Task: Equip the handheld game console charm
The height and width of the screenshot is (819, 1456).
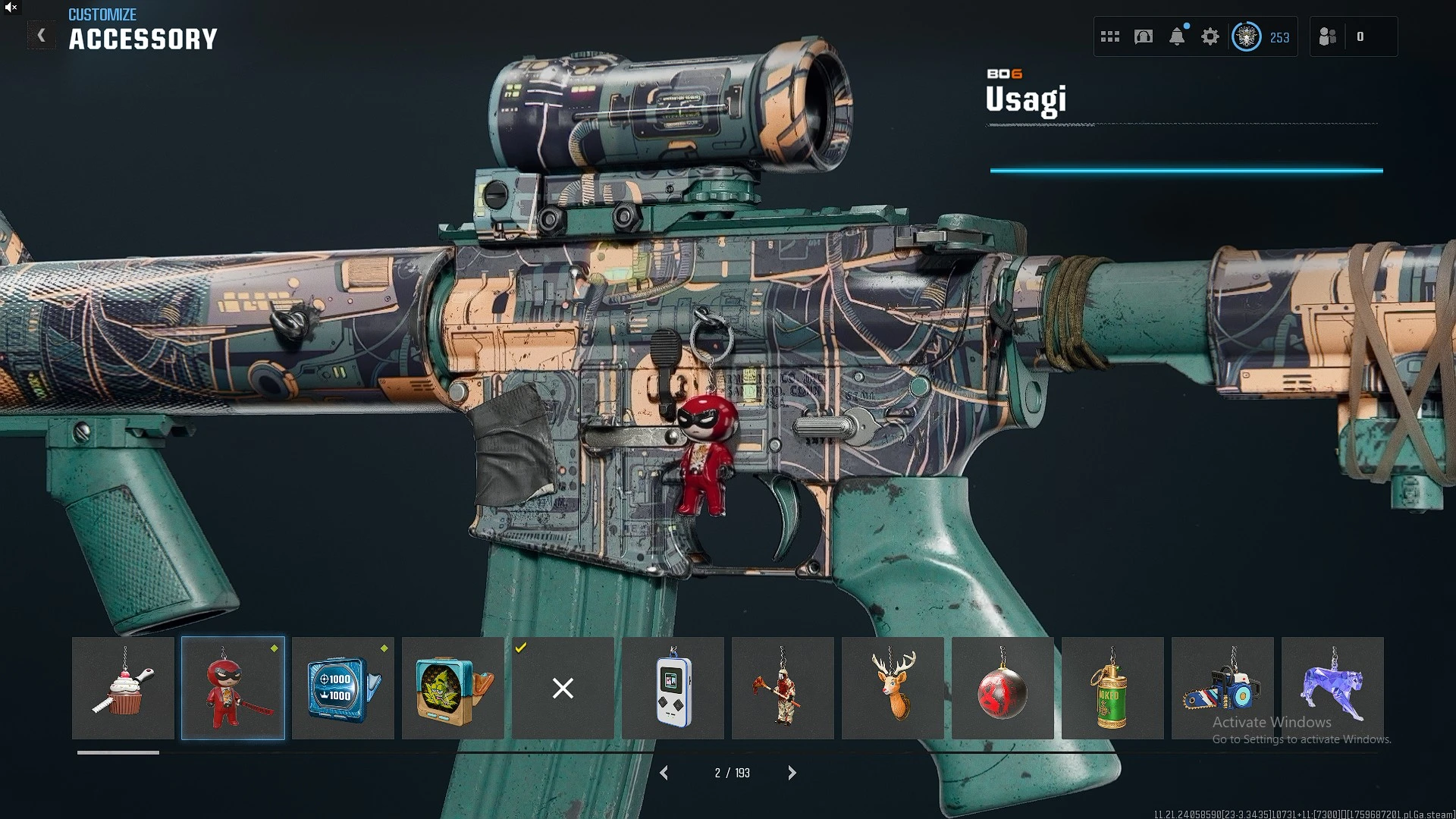Action: coord(673,688)
